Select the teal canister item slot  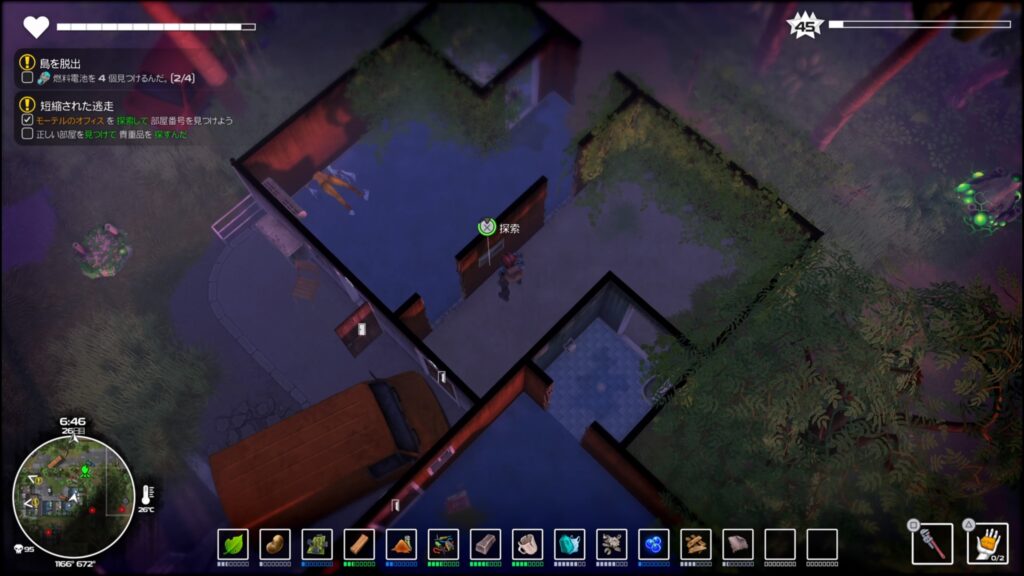click(569, 544)
